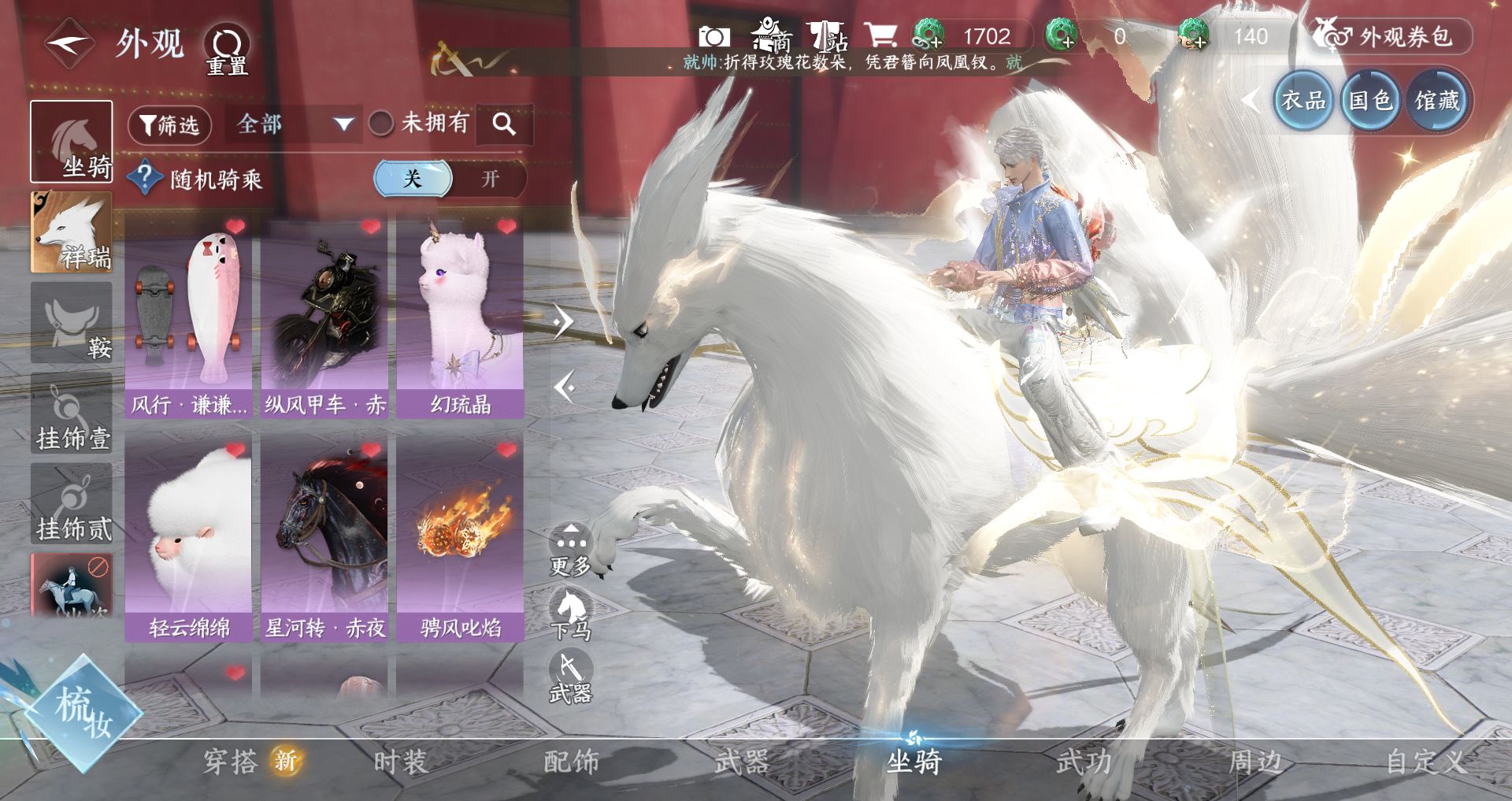Open the mount search magnifier
Screen dimensions: 1512x801
coord(504,124)
